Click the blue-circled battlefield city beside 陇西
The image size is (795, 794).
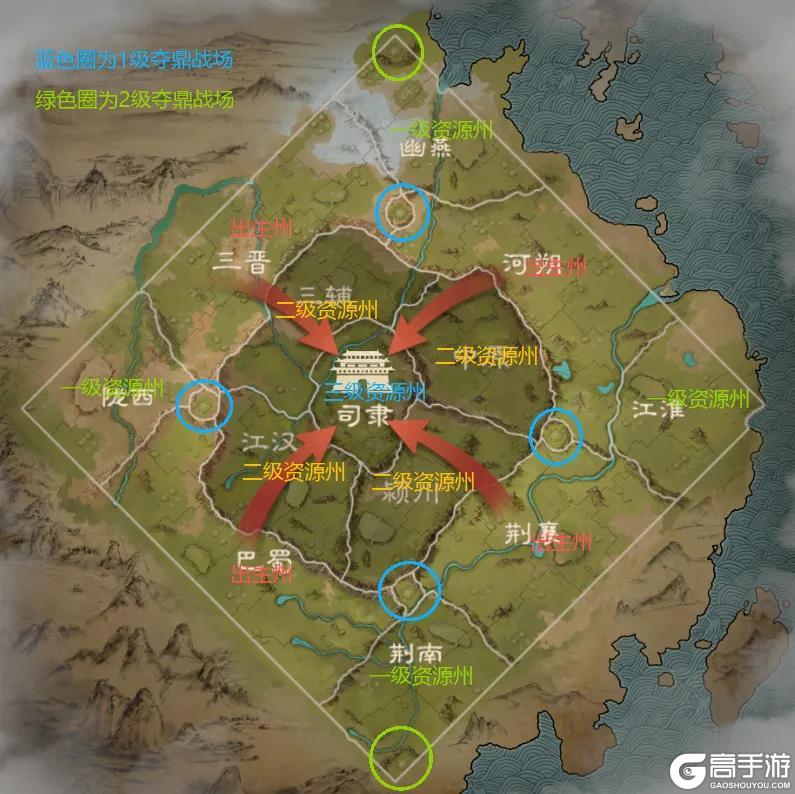204,405
